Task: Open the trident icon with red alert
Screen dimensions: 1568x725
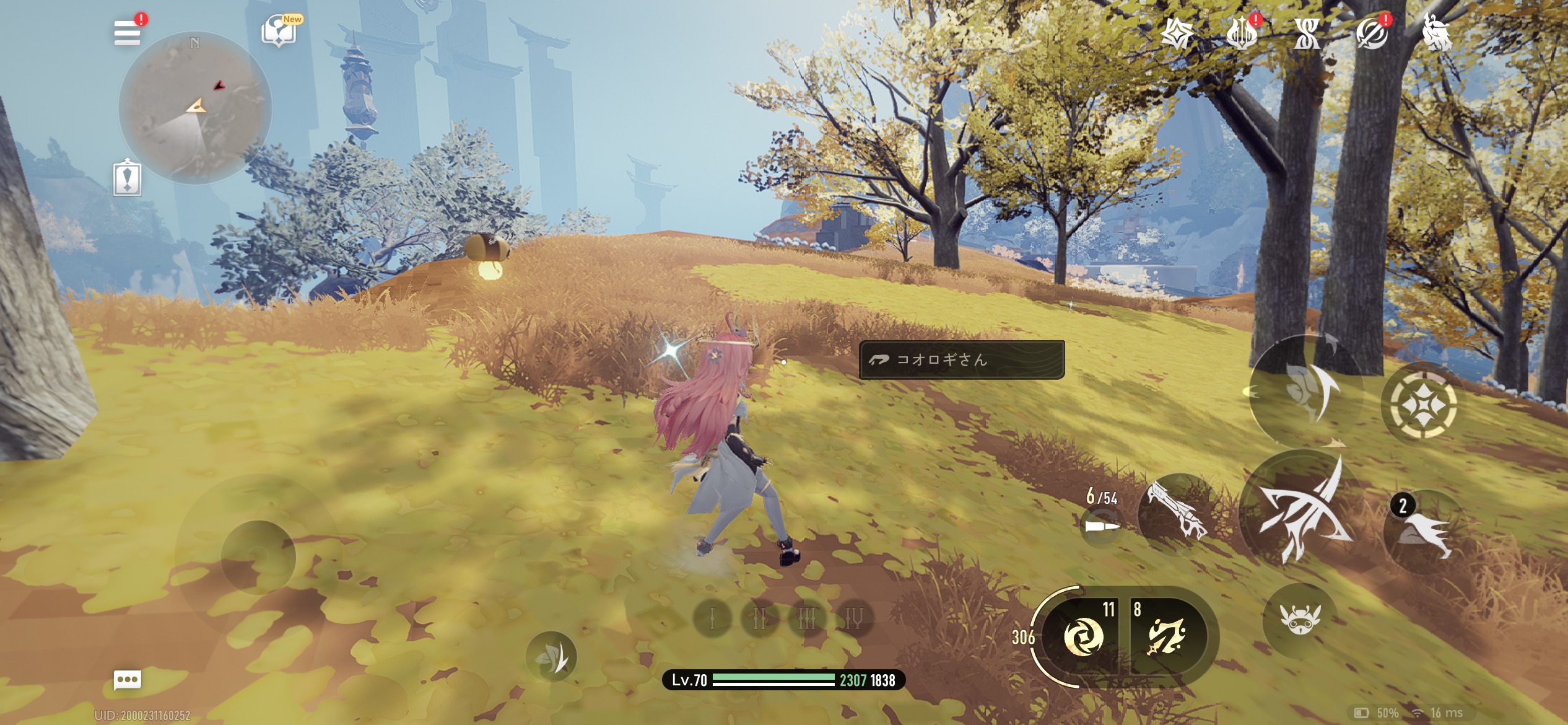Action: click(1242, 33)
